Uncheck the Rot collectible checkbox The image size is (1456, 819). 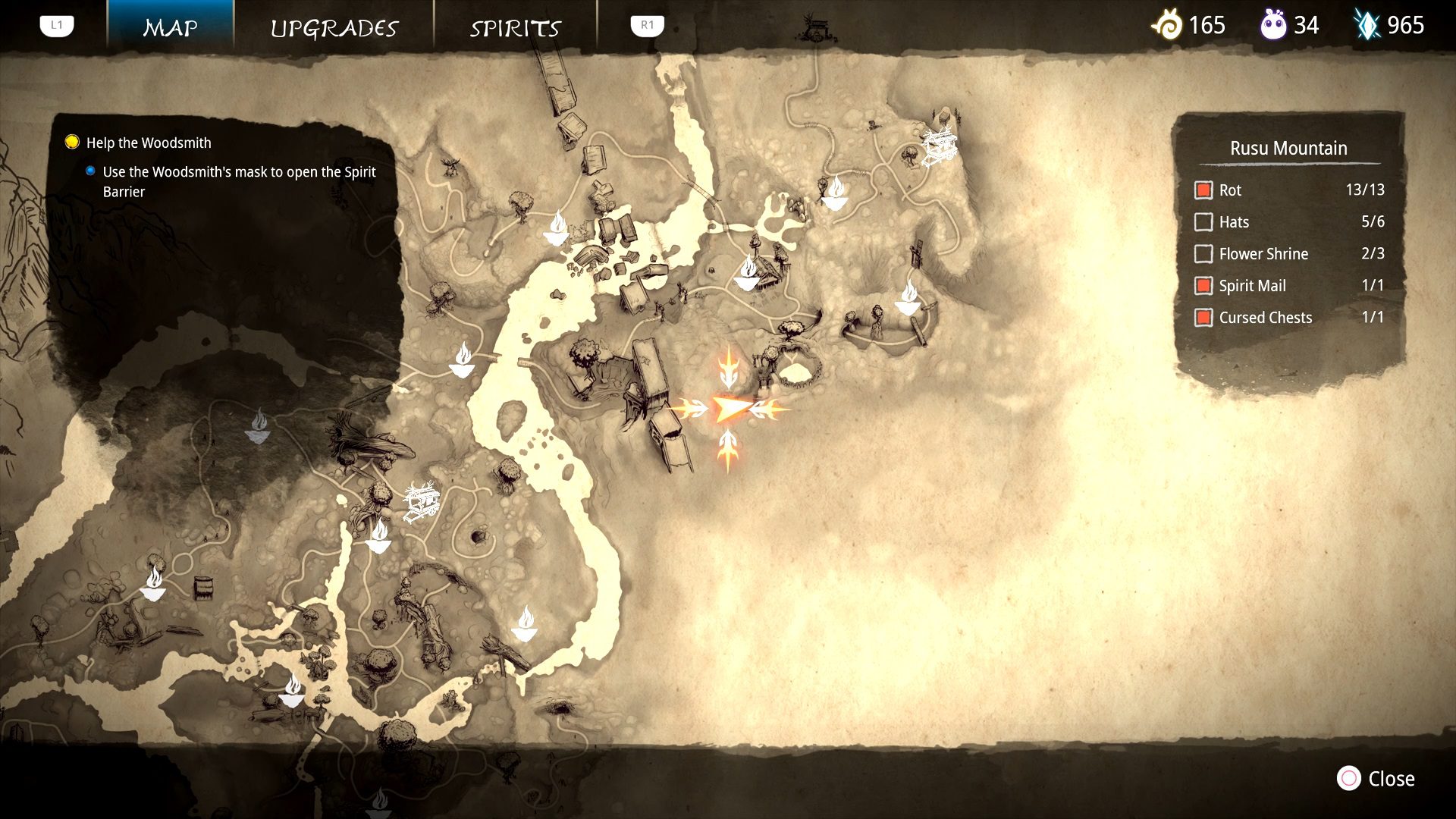click(1204, 190)
